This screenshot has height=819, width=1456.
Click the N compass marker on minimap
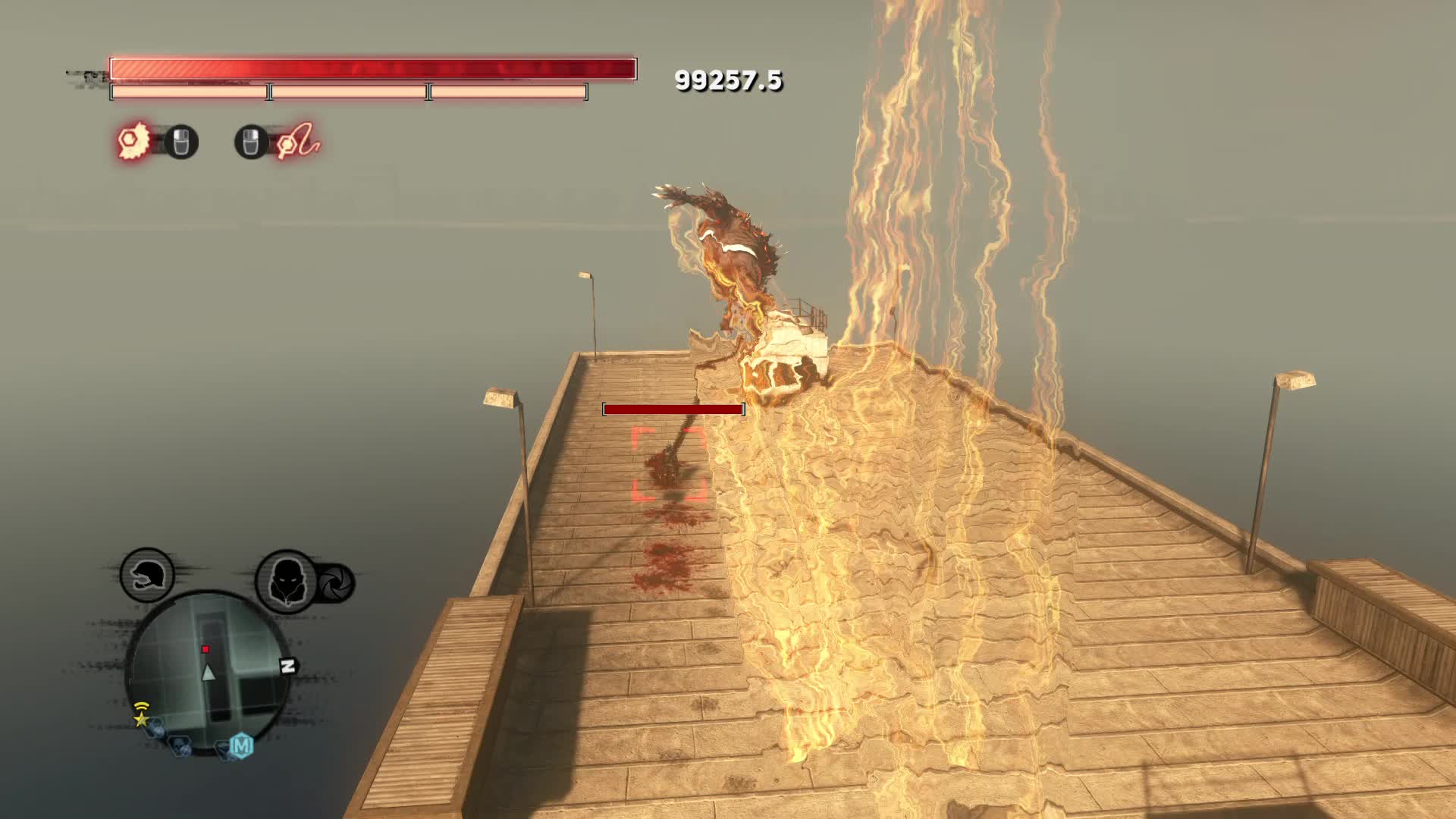tap(287, 667)
